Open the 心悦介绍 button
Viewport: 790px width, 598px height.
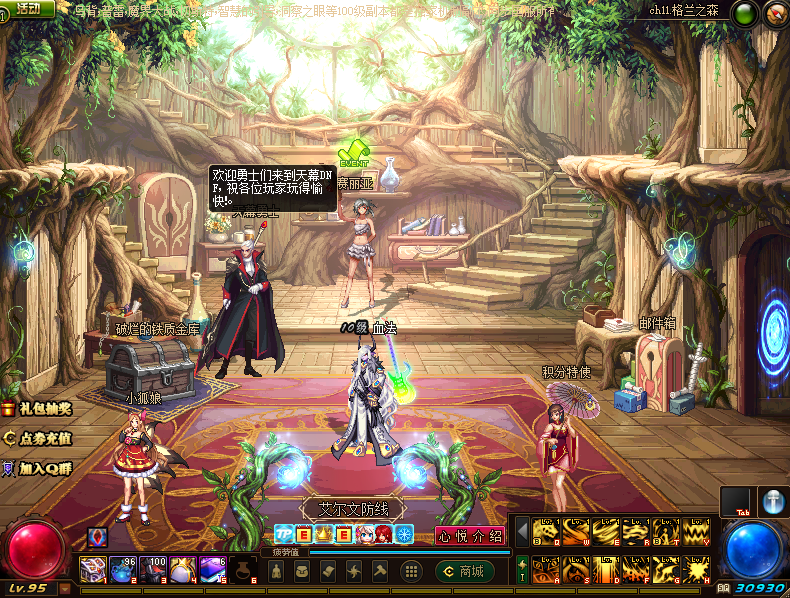click(x=470, y=536)
